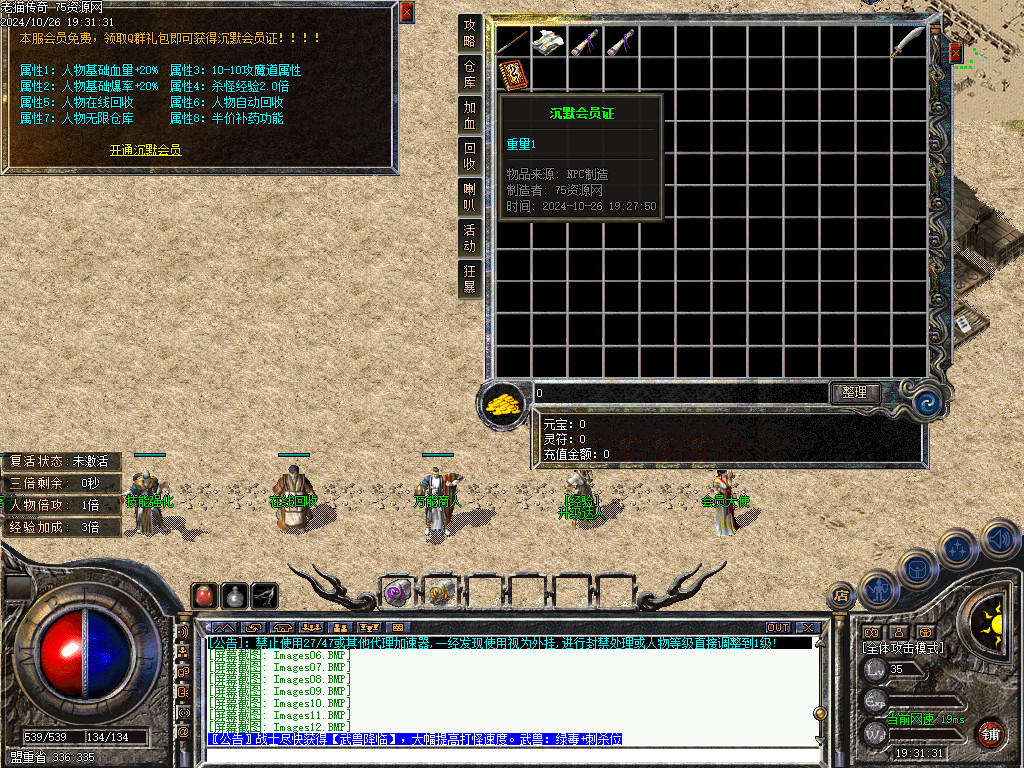The image size is (1024, 768).
Task: Open the 回收 recycle tab
Action: click(x=469, y=157)
